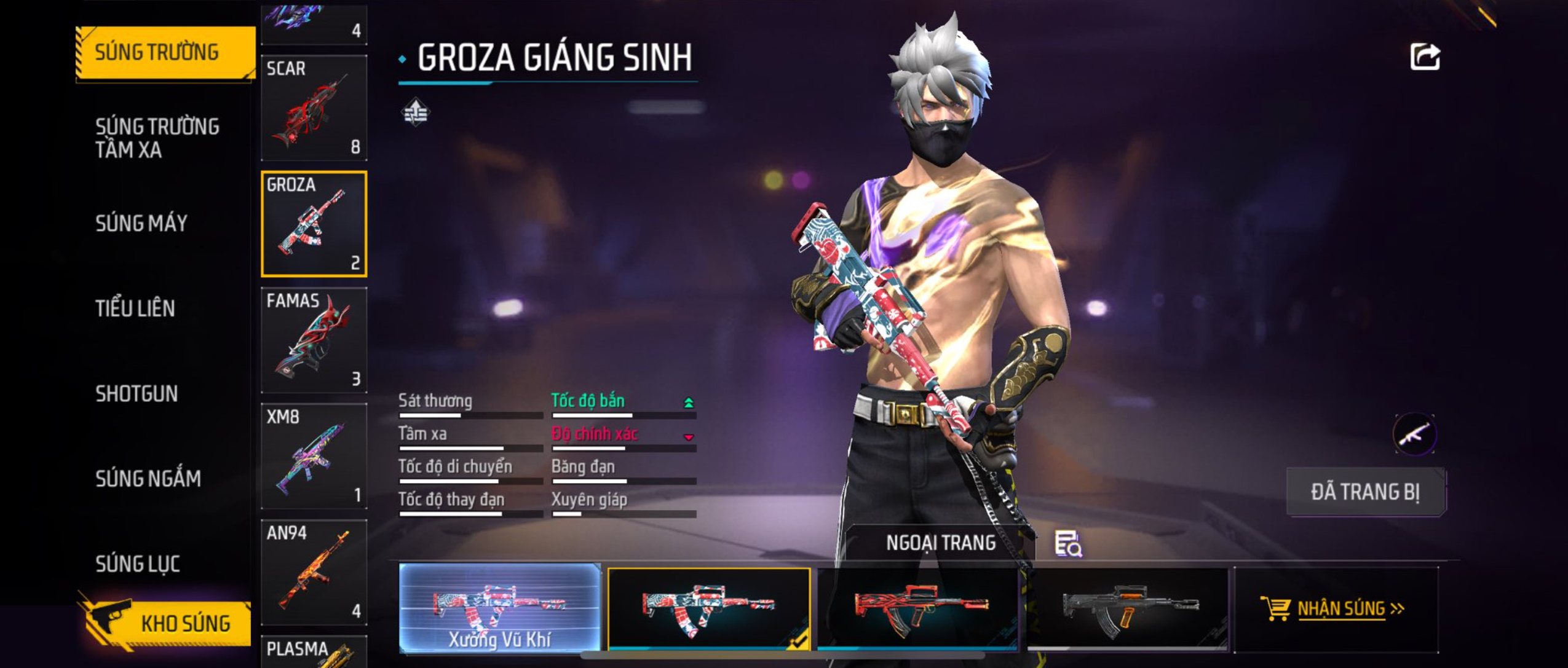Show the Shotgun weapon list
This screenshot has height=668, width=1568.
137,393
